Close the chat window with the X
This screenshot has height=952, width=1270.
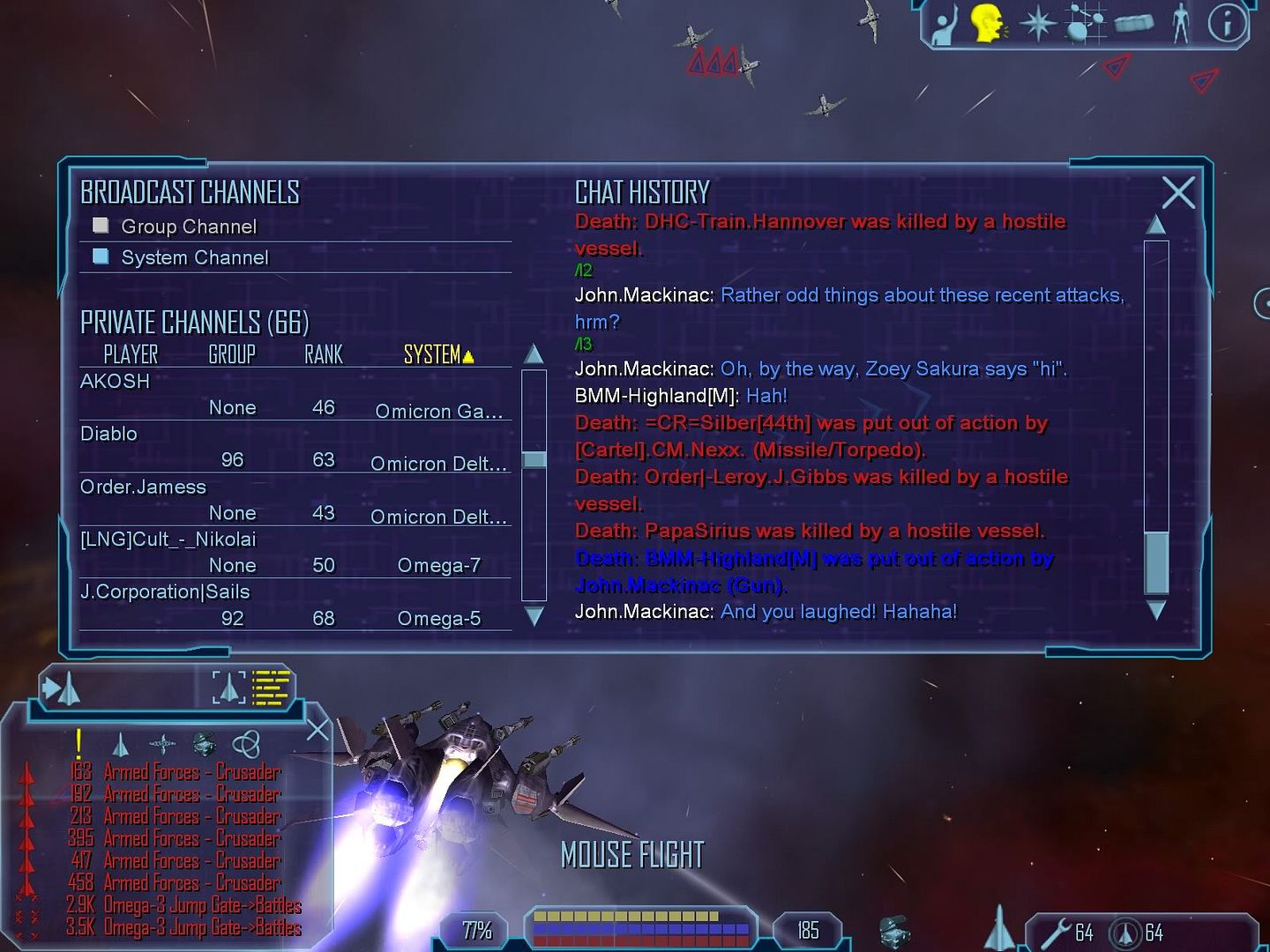pos(1178,192)
